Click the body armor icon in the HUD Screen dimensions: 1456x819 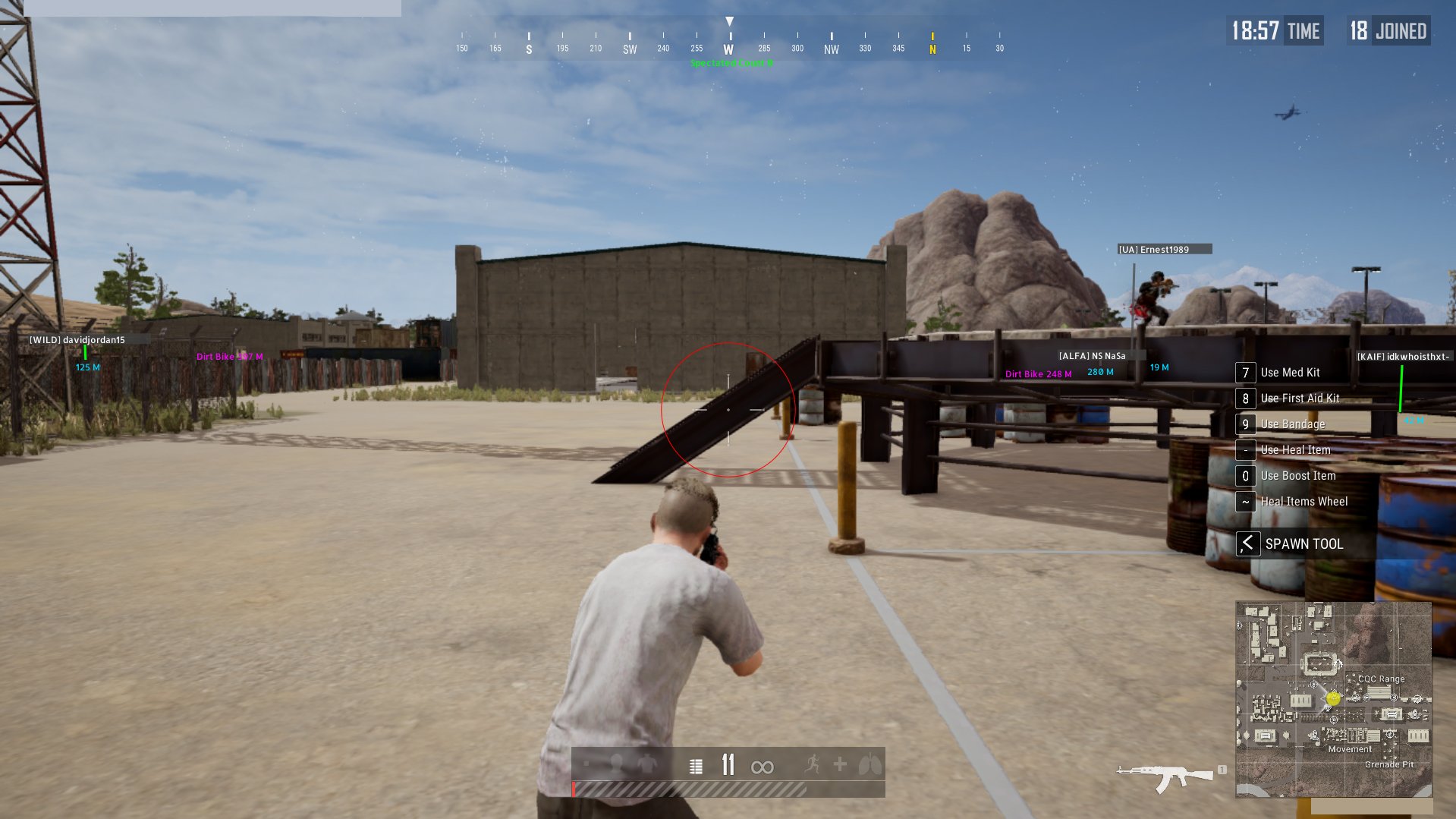click(647, 764)
